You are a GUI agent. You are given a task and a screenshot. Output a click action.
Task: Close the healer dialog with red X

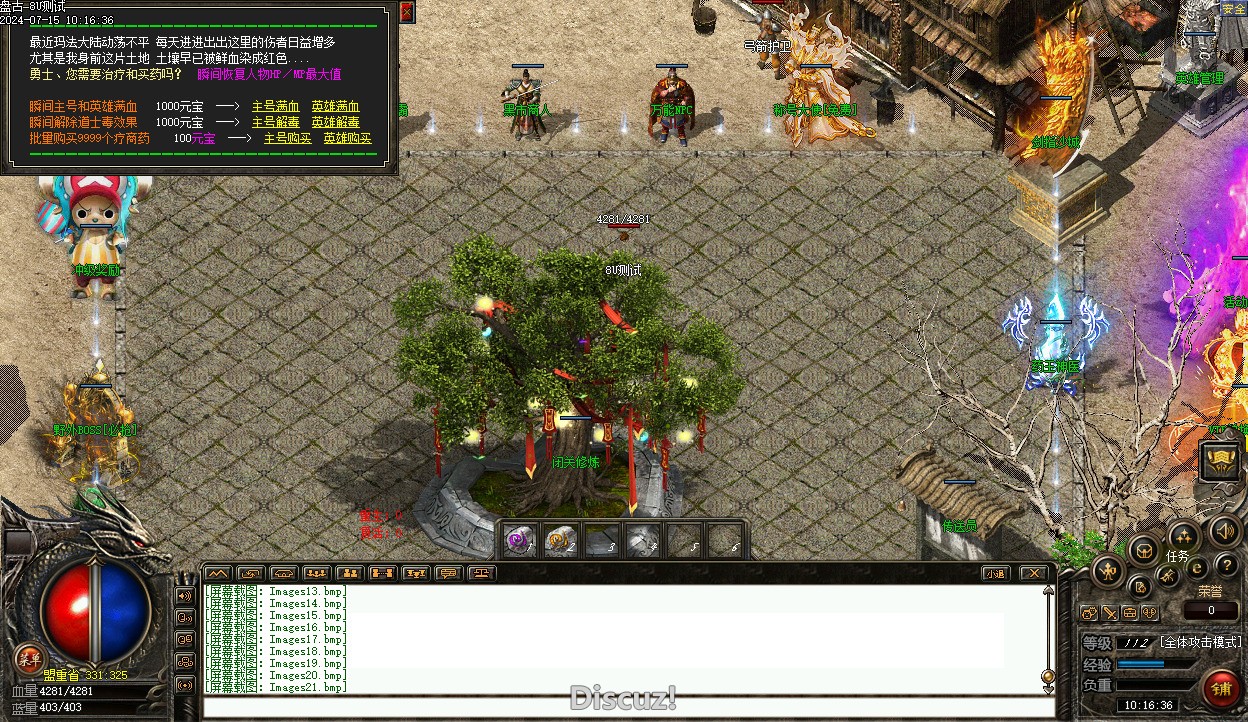pos(406,12)
